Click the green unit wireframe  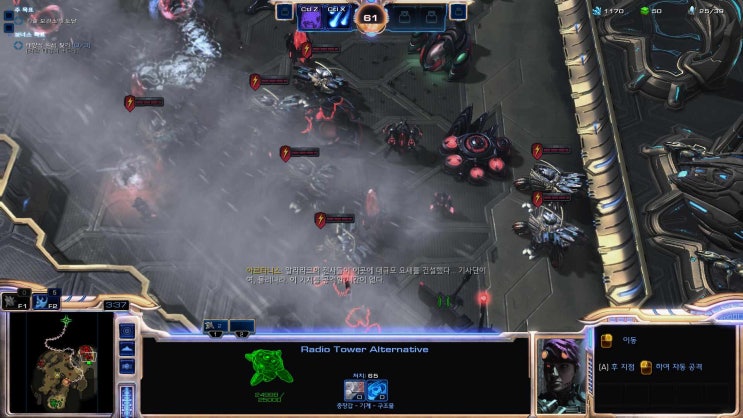[x=269, y=366]
